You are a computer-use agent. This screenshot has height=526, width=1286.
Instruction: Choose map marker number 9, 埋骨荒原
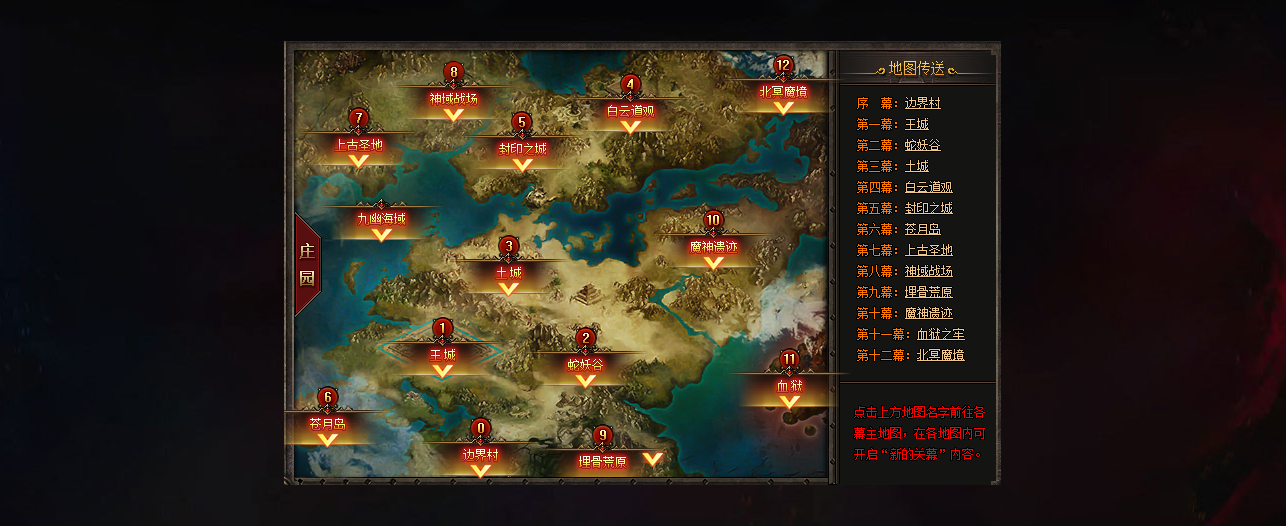pyautogui.click(x=603, y=462)
